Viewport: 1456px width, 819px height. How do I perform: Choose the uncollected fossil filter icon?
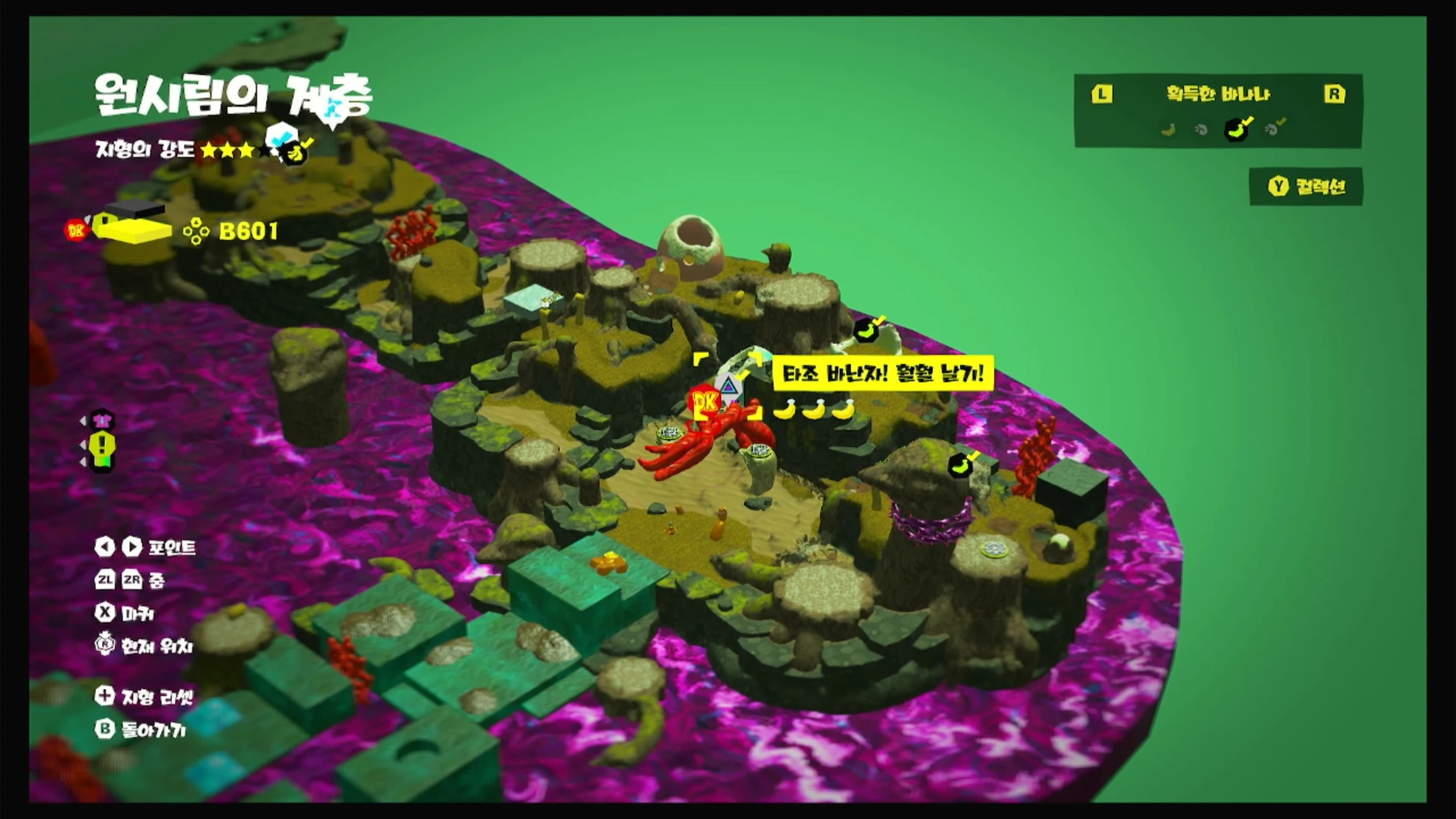(x=1201, y=130)
